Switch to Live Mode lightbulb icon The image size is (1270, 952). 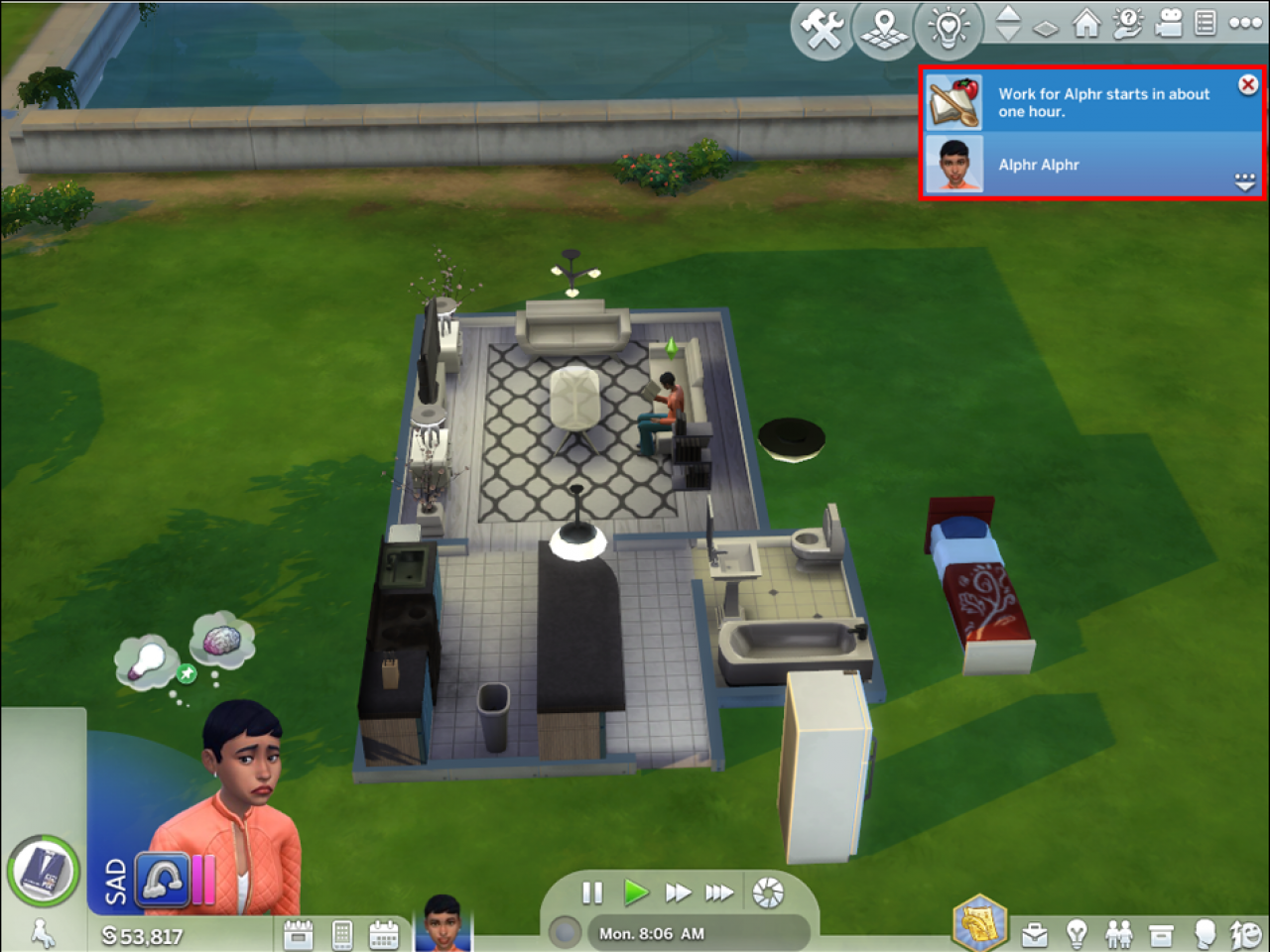click(x=948, y=30)
